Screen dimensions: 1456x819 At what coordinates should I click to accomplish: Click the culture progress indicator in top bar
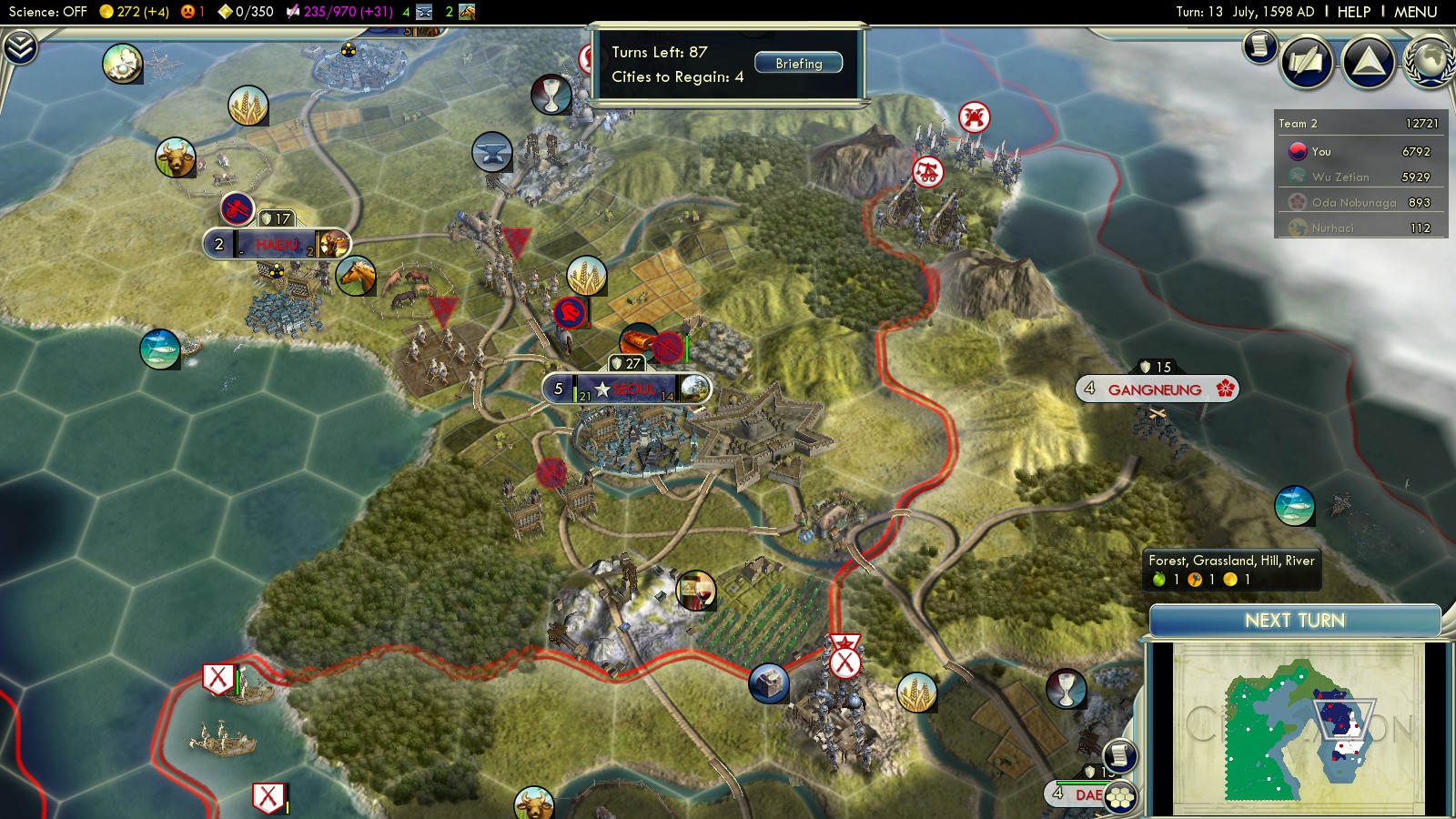click(346, 12)
